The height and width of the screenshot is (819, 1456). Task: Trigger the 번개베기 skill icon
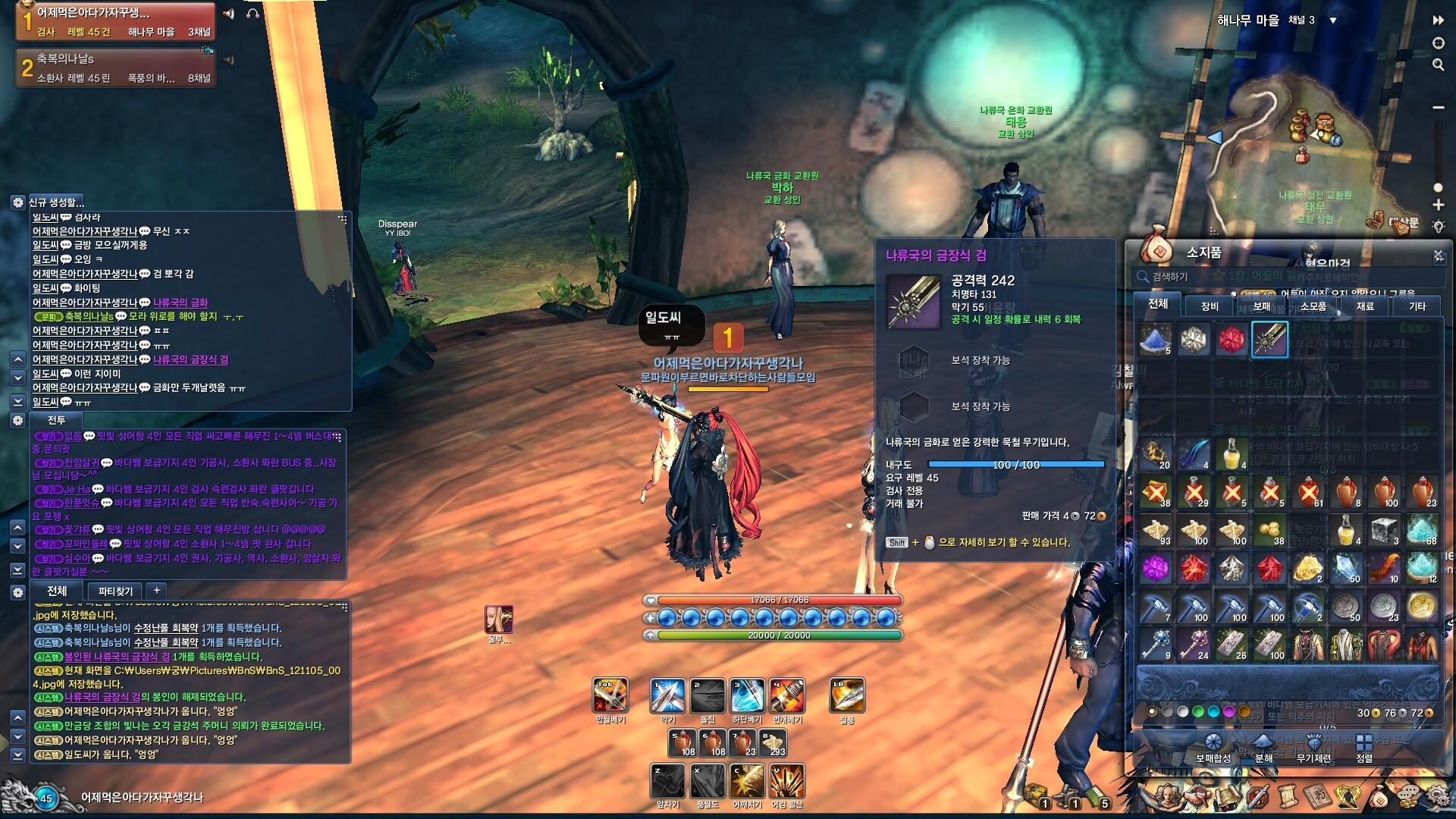coord(787,695)
